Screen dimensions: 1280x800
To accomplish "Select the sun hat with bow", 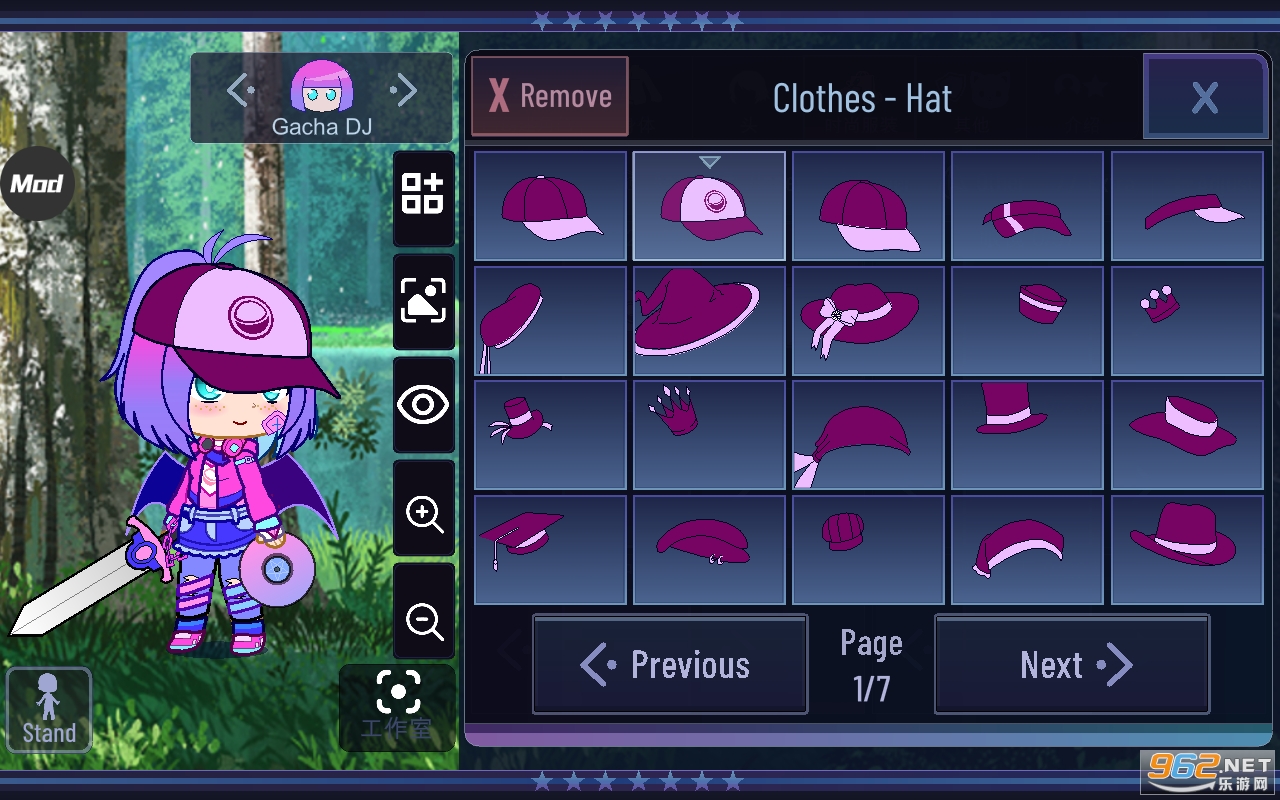I will click(x=868, y=320).
